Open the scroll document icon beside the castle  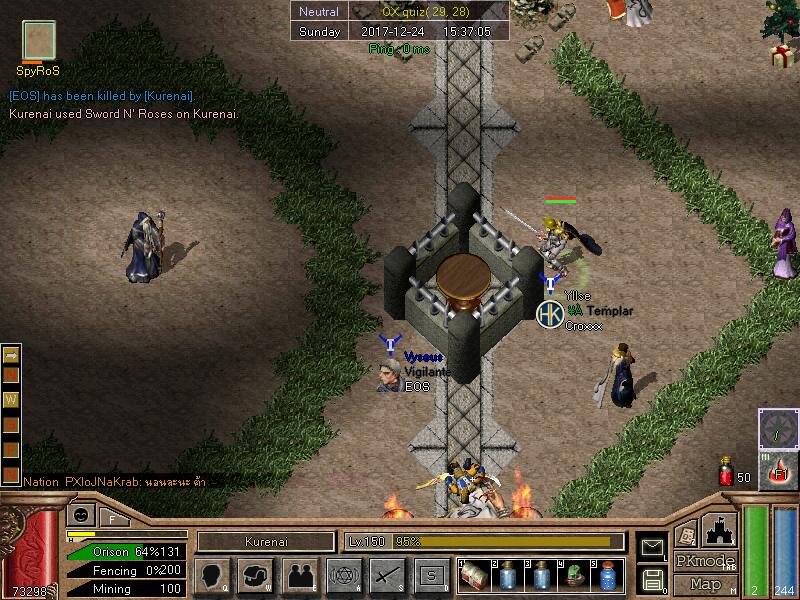click(686, 533)
